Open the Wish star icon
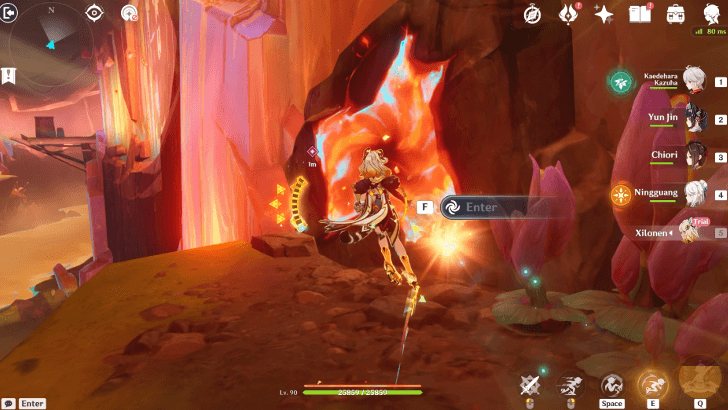728x410 pixels. pyautogui.click(x=604, y=14)
